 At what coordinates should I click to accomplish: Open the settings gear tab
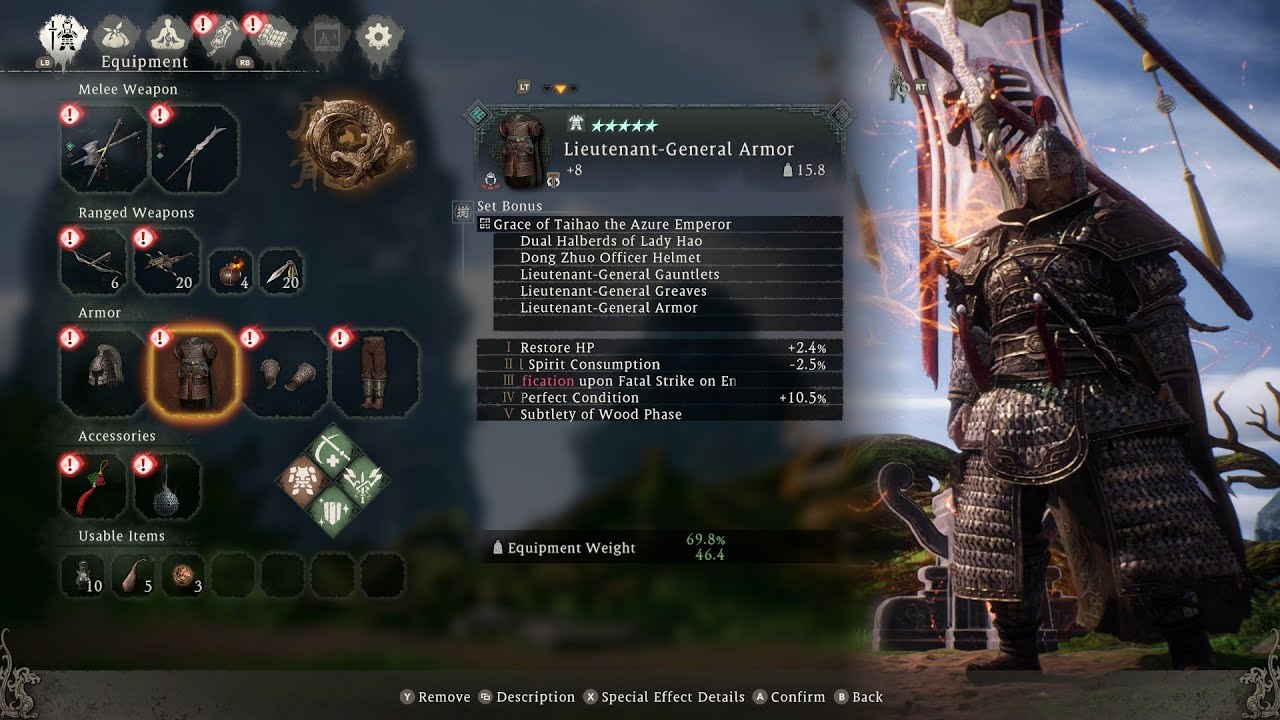pos(379,38)
